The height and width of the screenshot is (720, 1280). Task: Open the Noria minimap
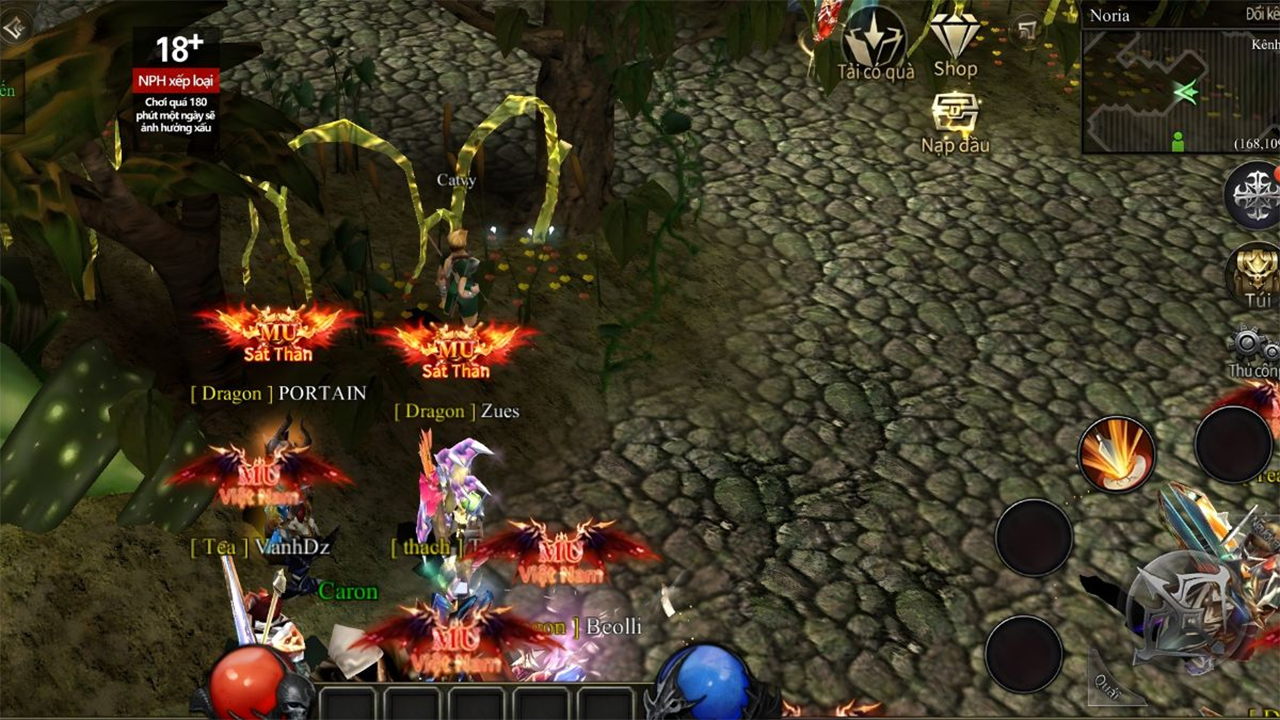(x=1180, y=92)
